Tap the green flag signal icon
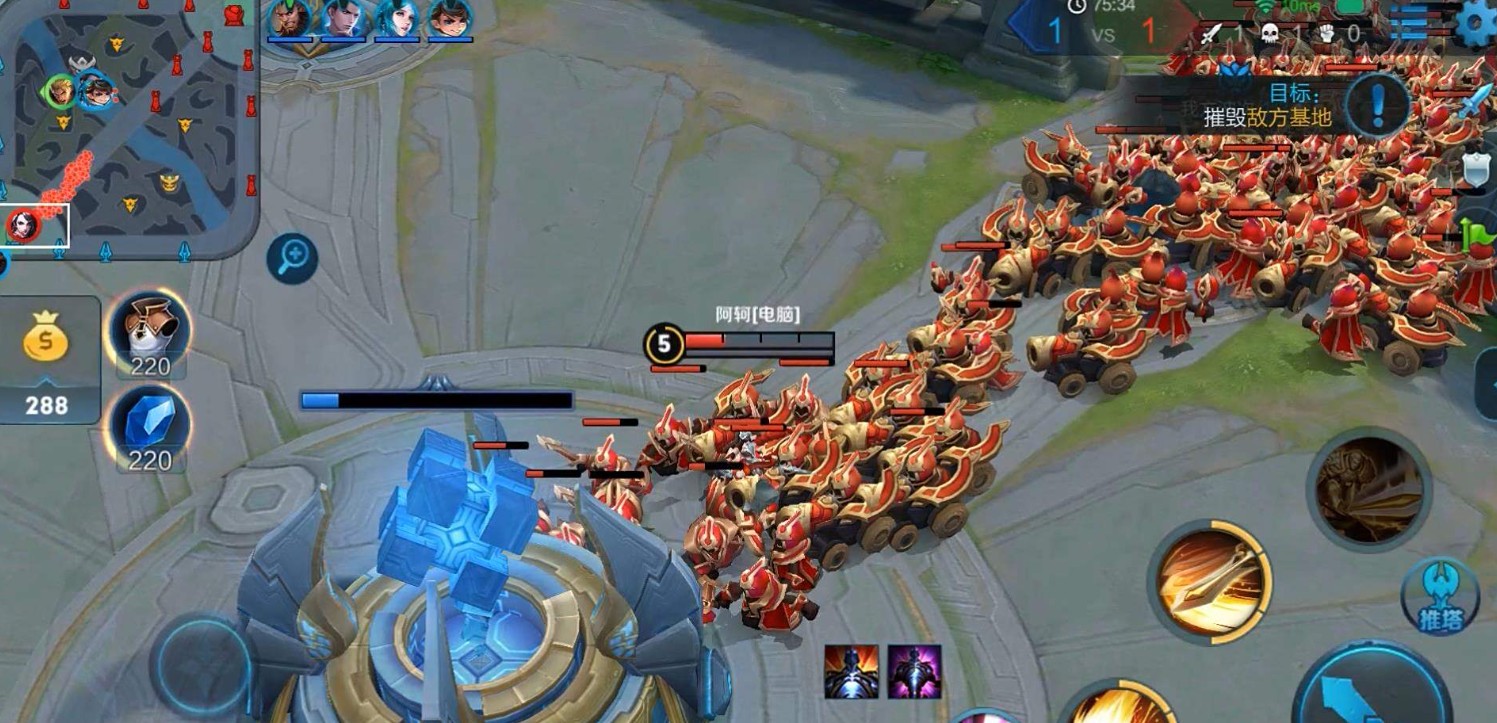Screen dimensions: 1497x723 [1478, 237]
